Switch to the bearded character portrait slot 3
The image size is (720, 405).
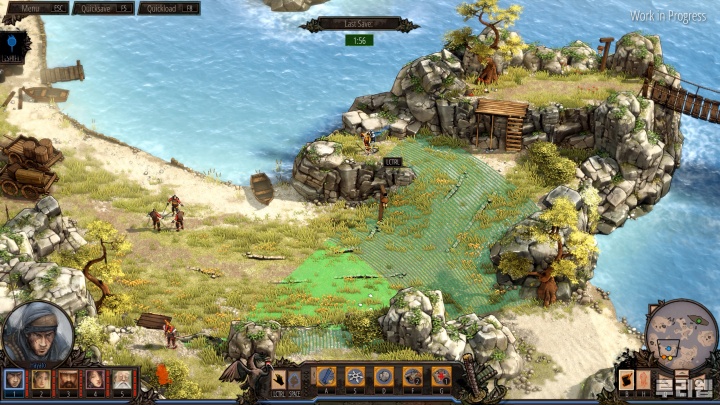coord(68,379)
